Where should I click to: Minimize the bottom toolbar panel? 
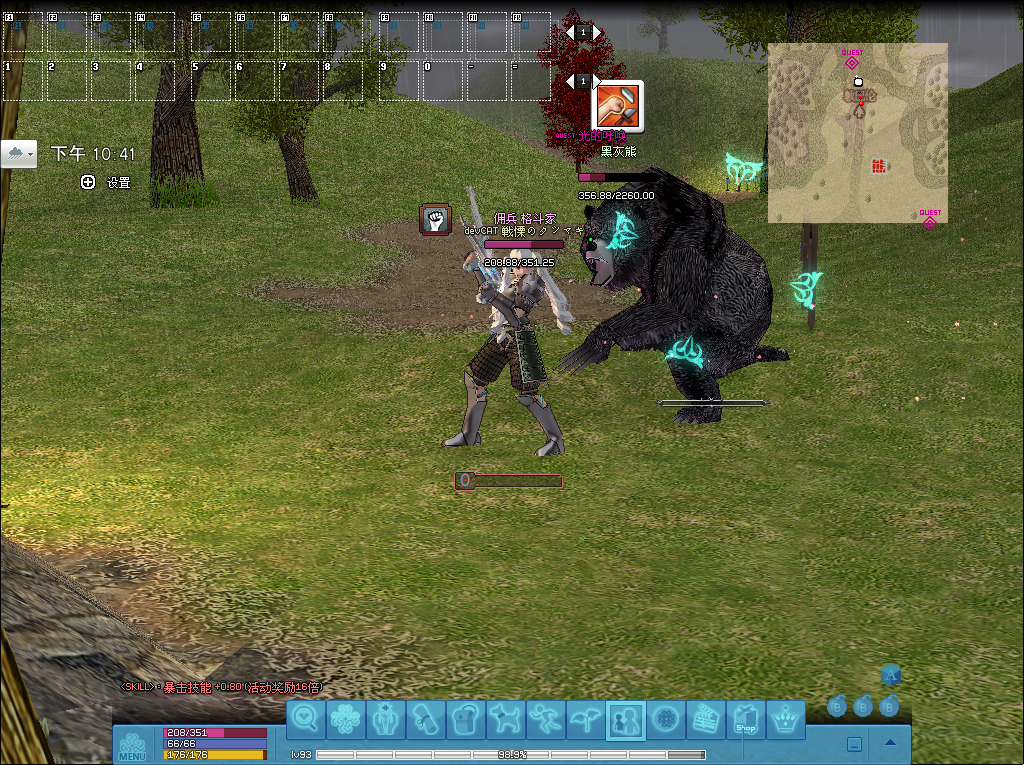pyautogui.click(x=855, y=744)
